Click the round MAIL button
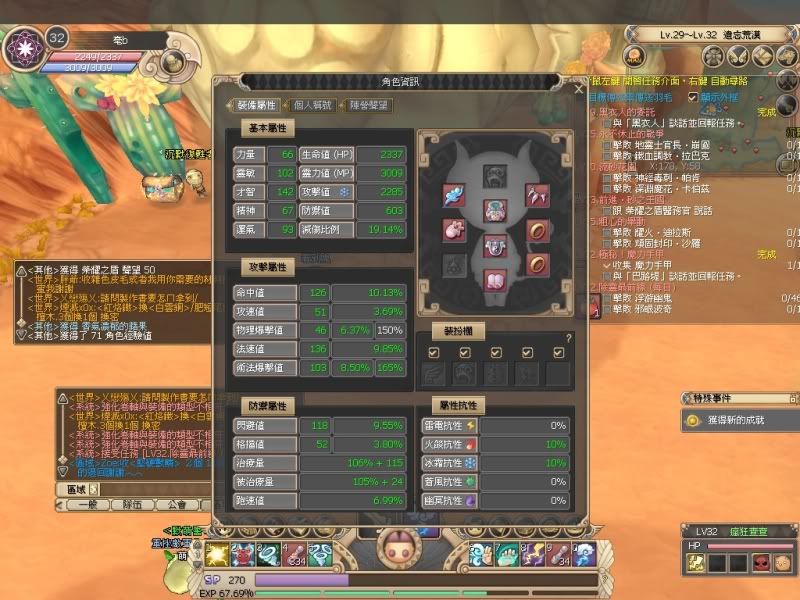Image resolution: width=800 pixels, height=600 pixels. (634, 54)
